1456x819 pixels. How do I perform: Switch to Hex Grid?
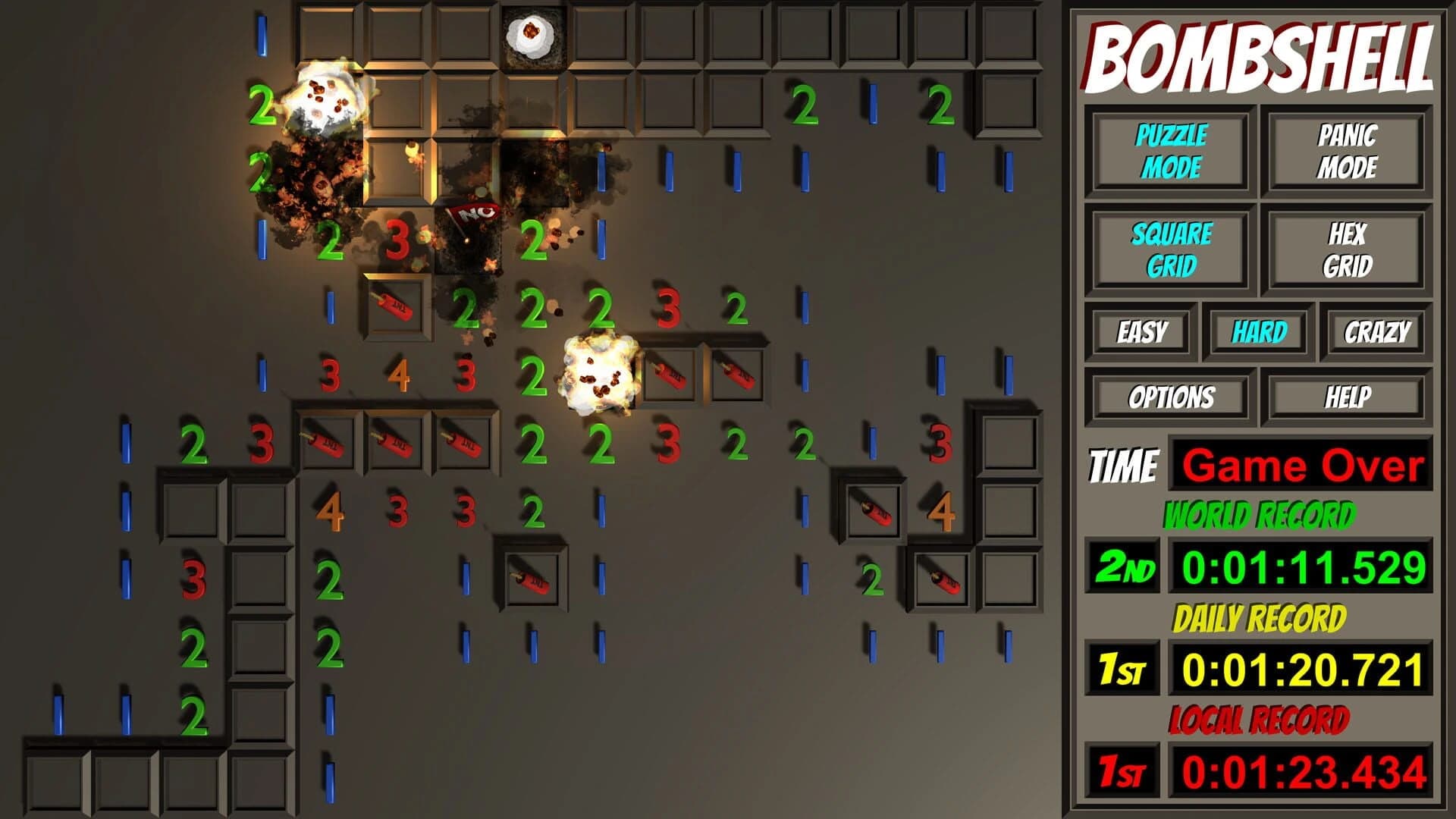[1349, 250]
